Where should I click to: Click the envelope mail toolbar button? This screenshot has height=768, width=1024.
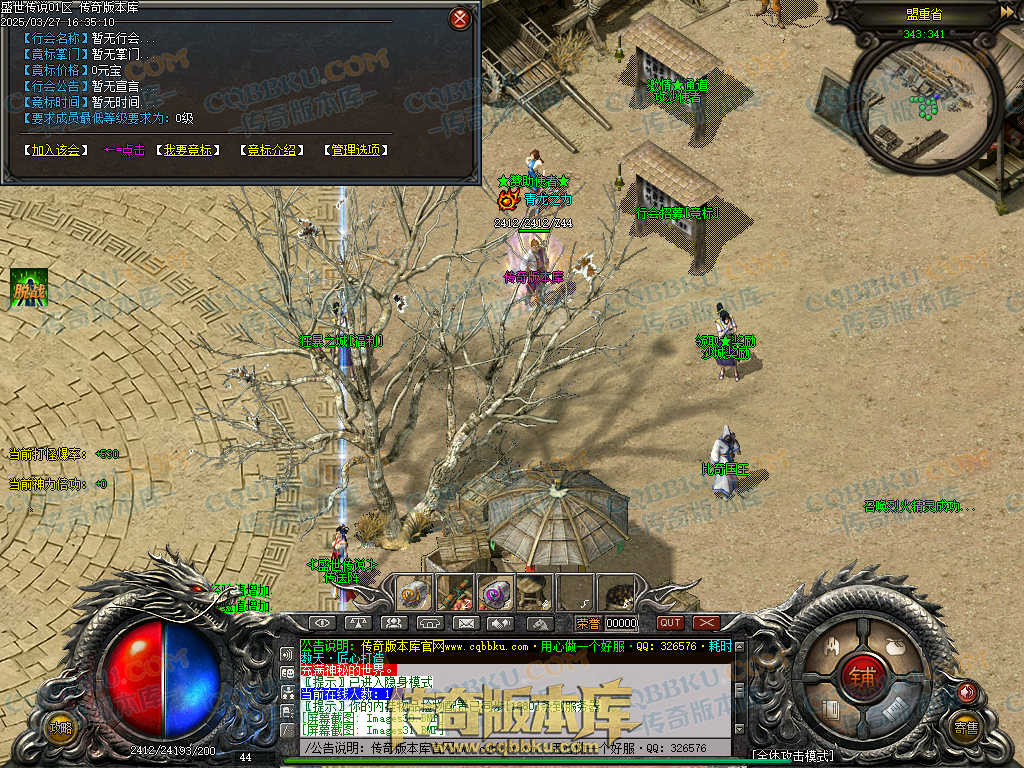point(464,623)
